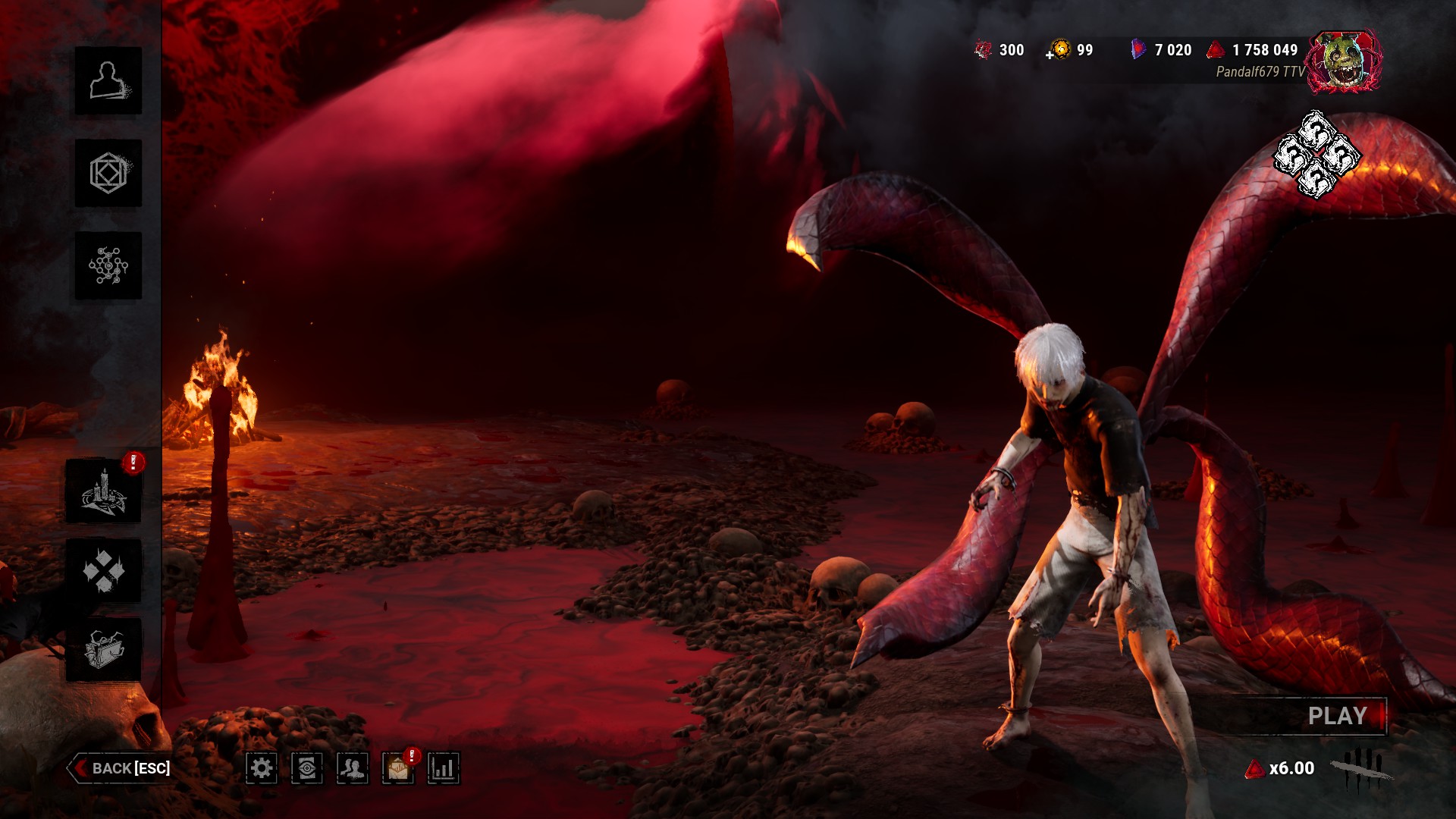Image resolution: width=1456 pixels, height=819 pixels.
Task: Open the gear settings menu
Action: pos(262,769)
